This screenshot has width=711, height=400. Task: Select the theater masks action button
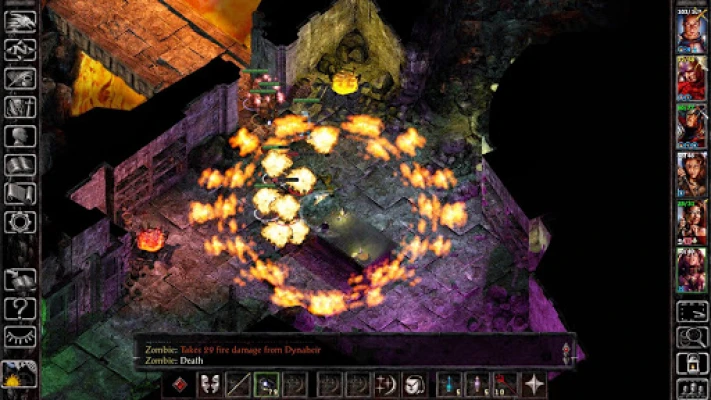pos(210,384)
